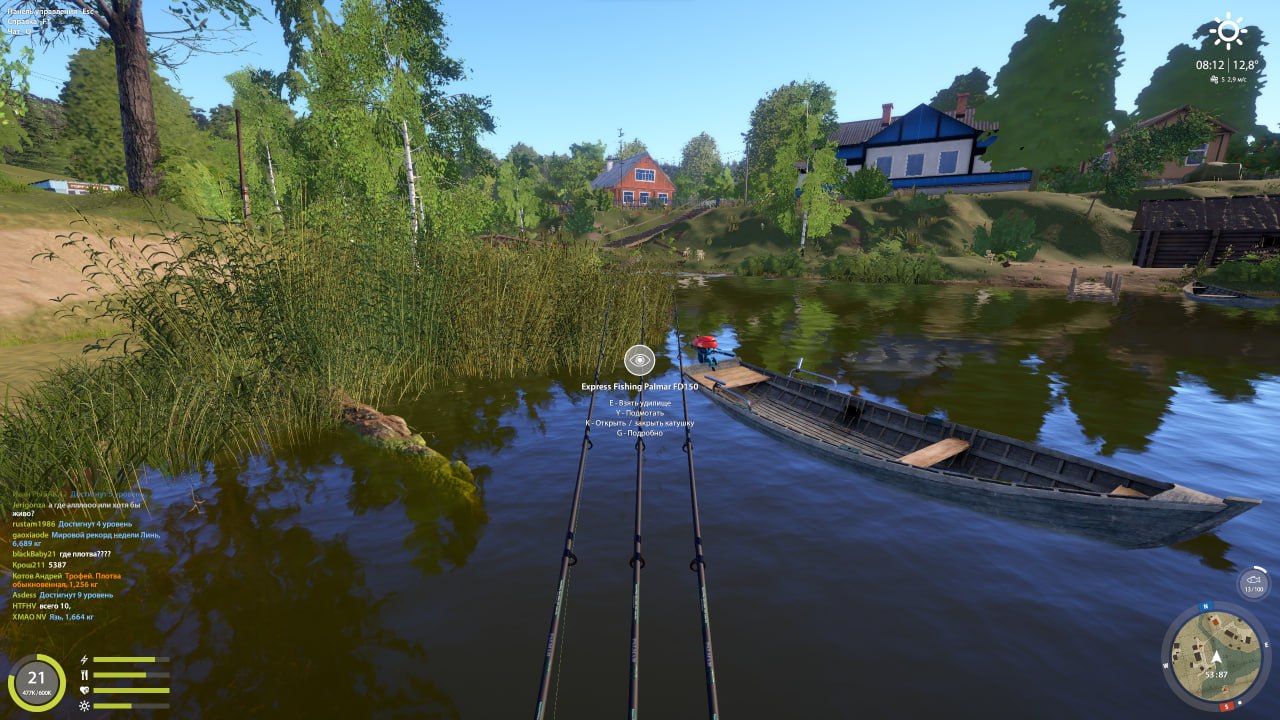Screen dimensions: 1280x720
Task: Click blackBaby21's name in the chat
Action: [x=34, y=554]
